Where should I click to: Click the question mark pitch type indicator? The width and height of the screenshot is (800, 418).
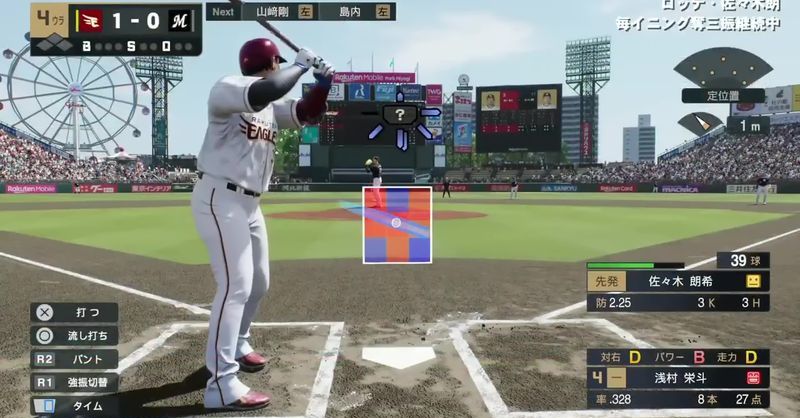click(401, 116)
